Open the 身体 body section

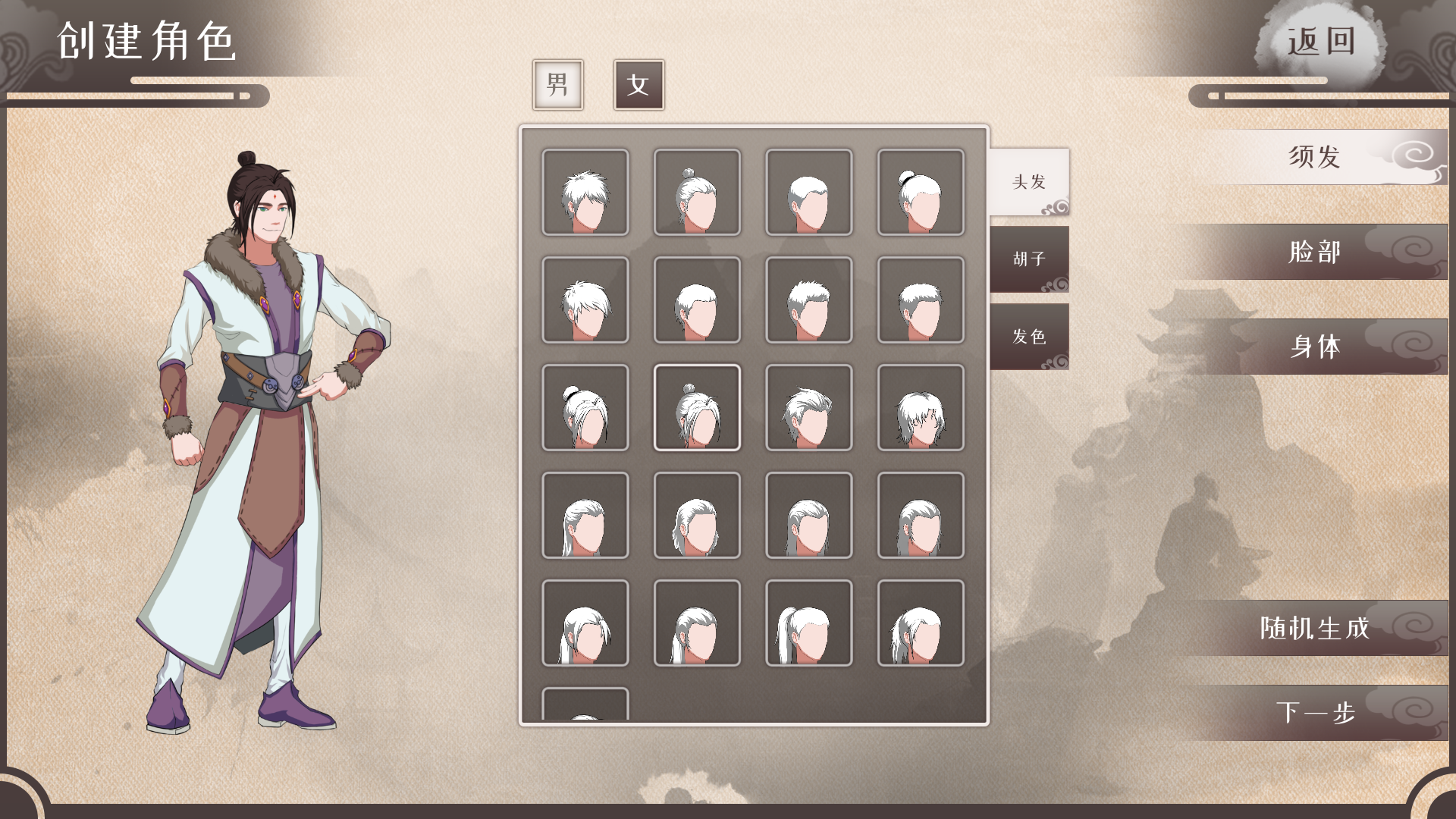point(1315,347)
